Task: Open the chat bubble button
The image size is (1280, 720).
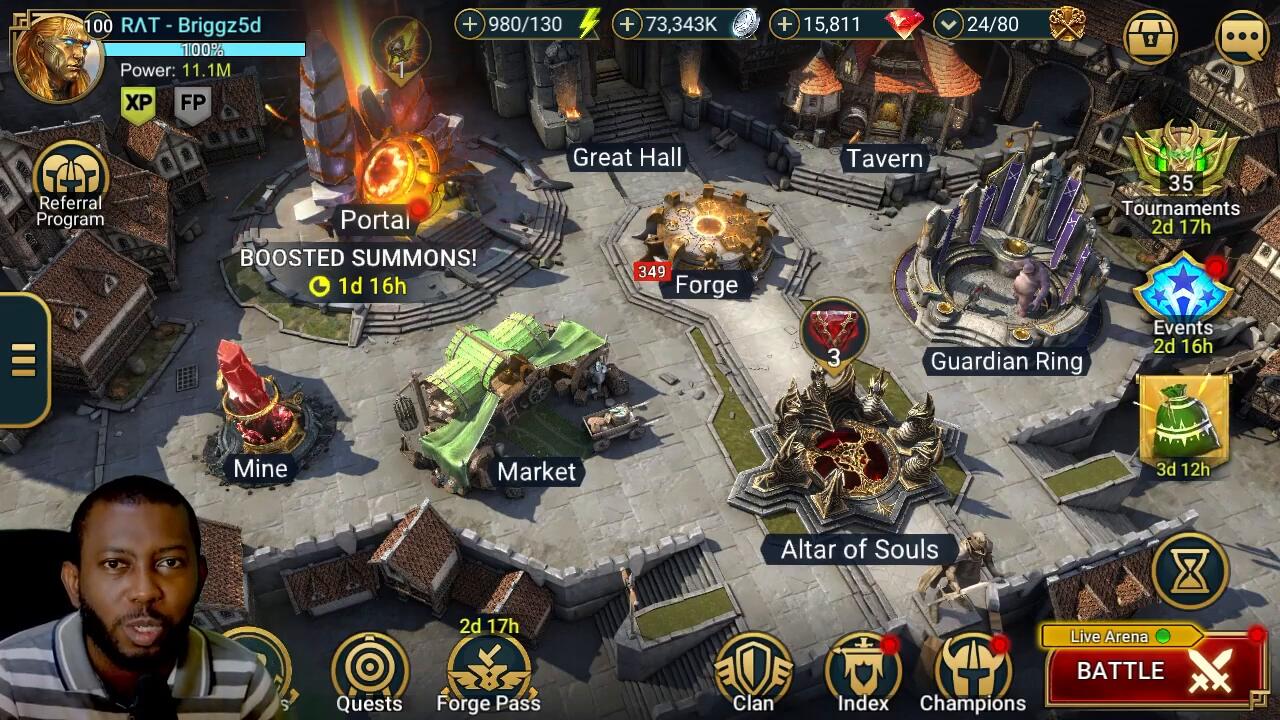Action: click(1242, 37)
